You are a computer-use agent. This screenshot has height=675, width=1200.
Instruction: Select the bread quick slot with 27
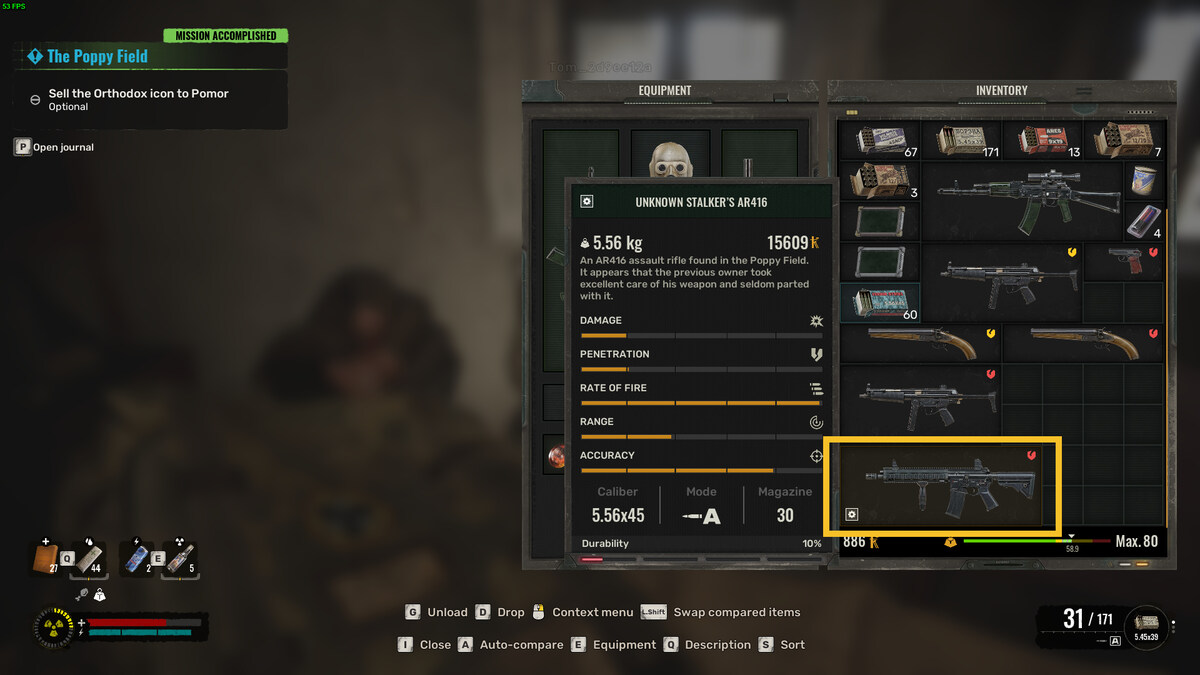pos(47,558)
